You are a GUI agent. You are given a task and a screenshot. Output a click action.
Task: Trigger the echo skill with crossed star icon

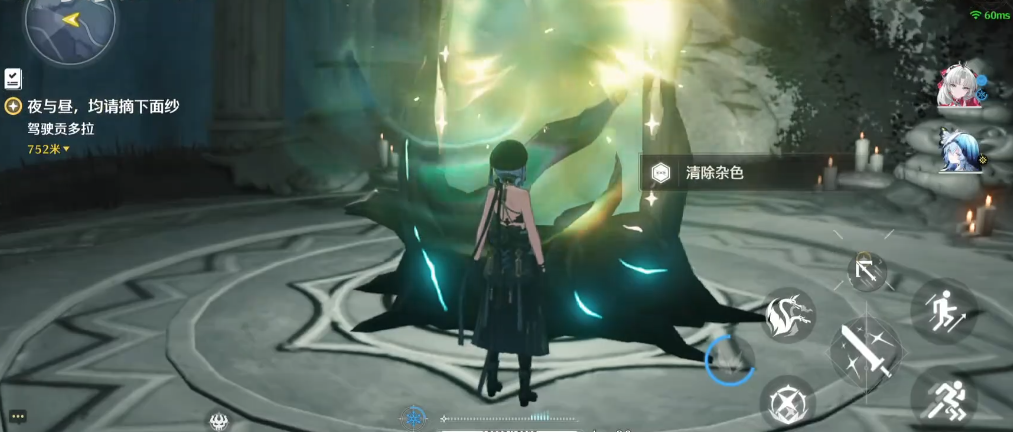pyautogui.click(x=787, y=403)
